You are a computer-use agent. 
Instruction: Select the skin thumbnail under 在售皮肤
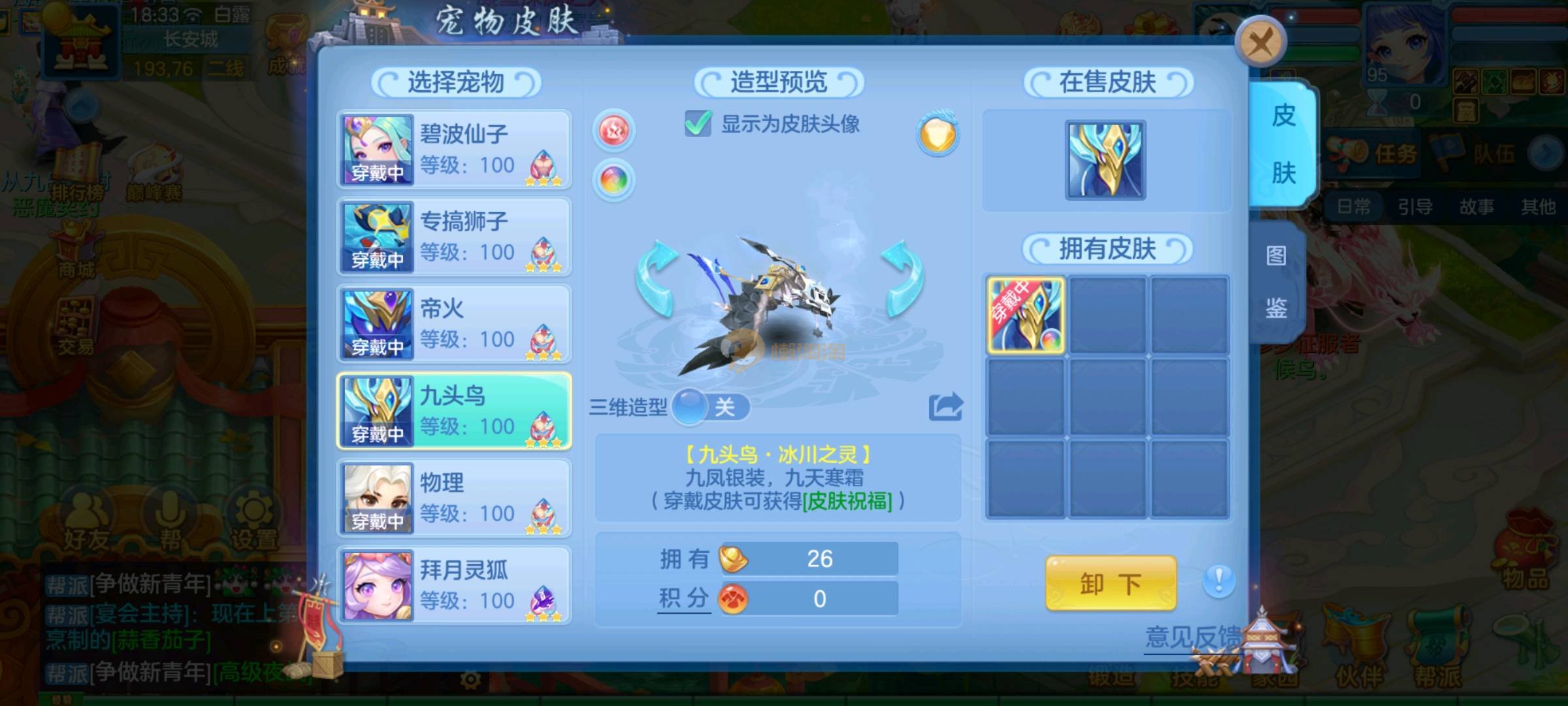pos(1105,160)
